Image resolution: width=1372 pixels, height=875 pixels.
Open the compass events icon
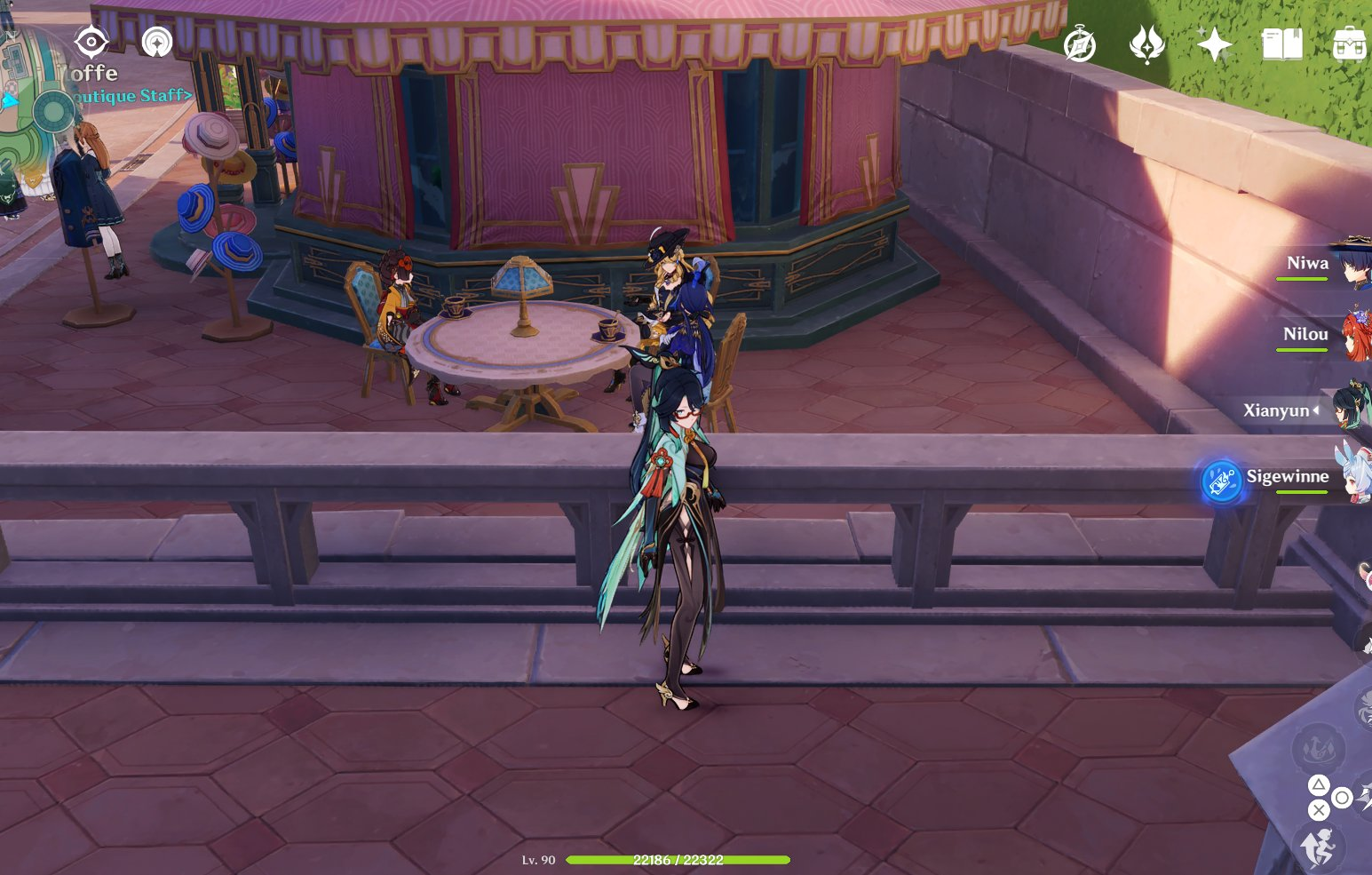click(1080, 44)
